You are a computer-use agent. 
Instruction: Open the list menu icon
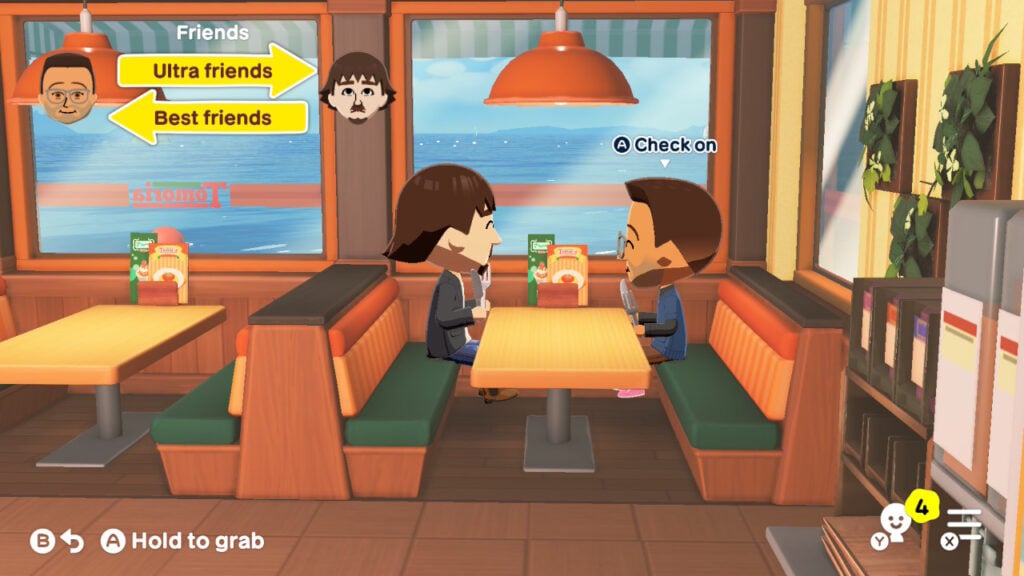click(966, 525)
